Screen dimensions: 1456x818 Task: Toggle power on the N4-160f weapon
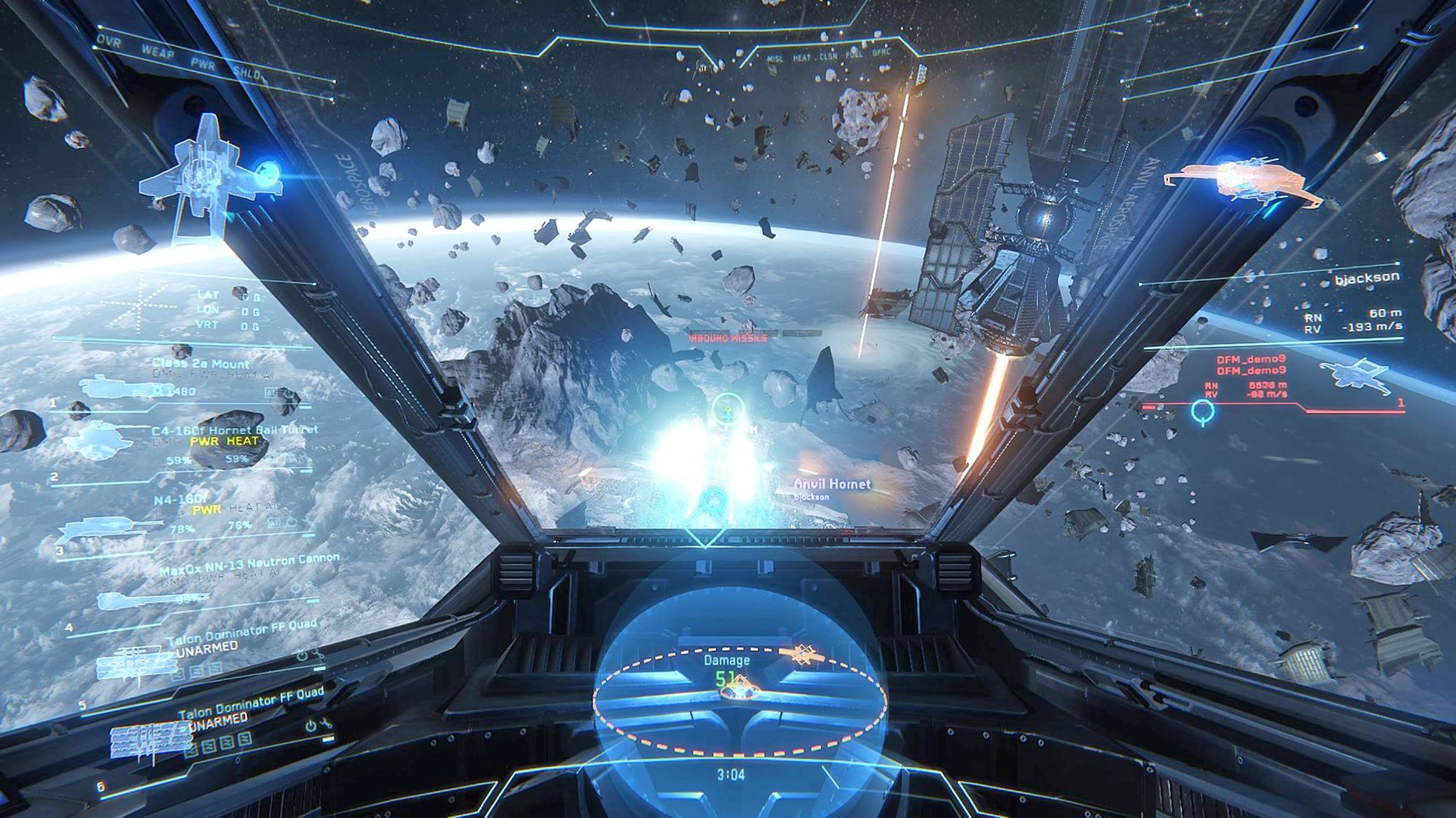(291, 521)
